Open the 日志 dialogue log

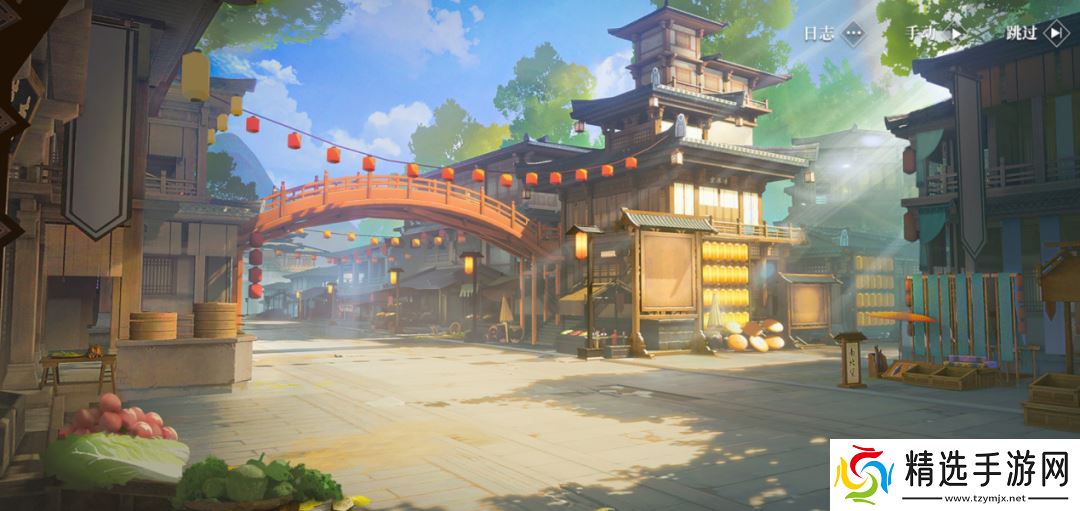click(834, 33)
